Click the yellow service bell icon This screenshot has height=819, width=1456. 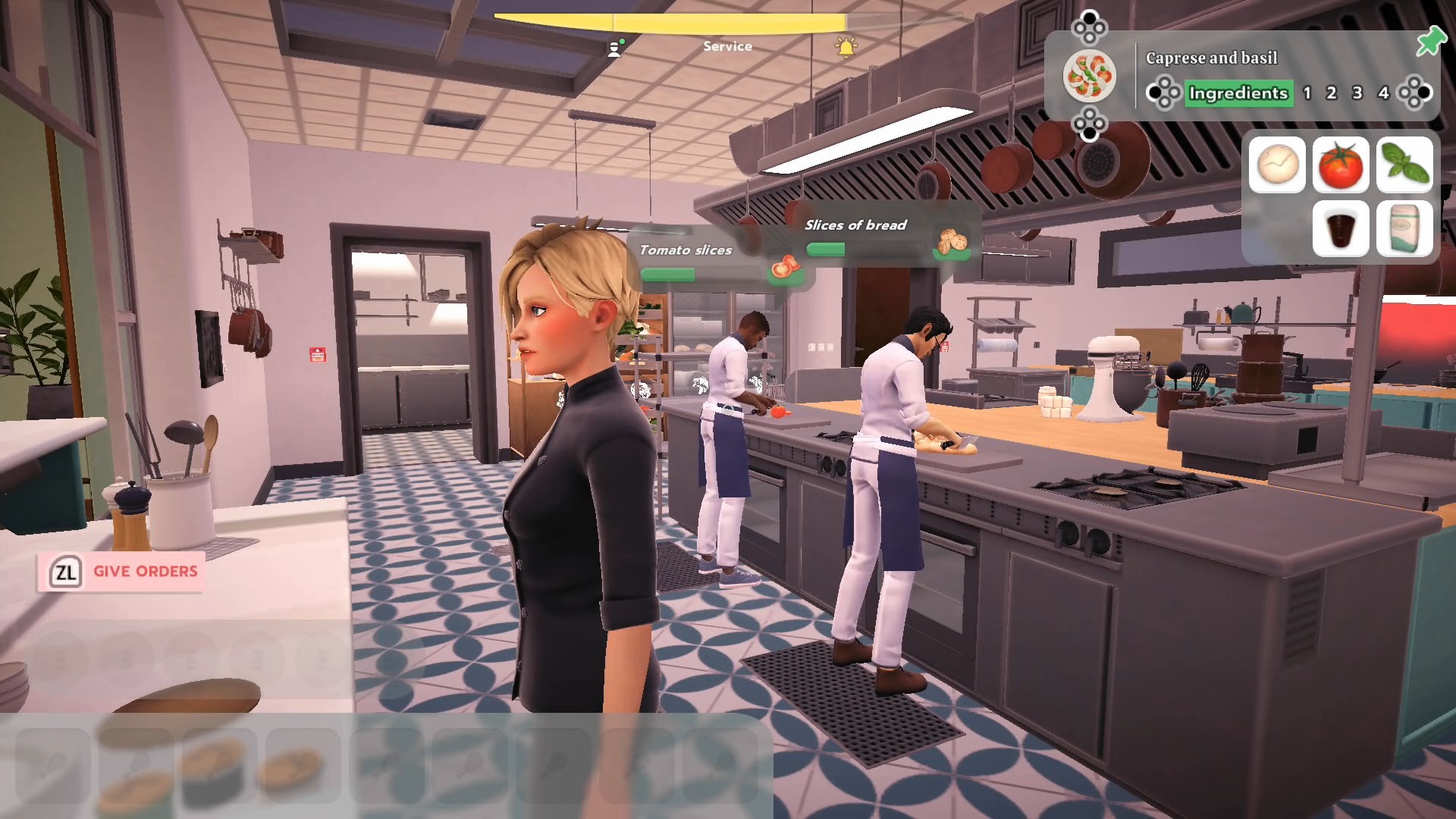click(x=846, y=48)
